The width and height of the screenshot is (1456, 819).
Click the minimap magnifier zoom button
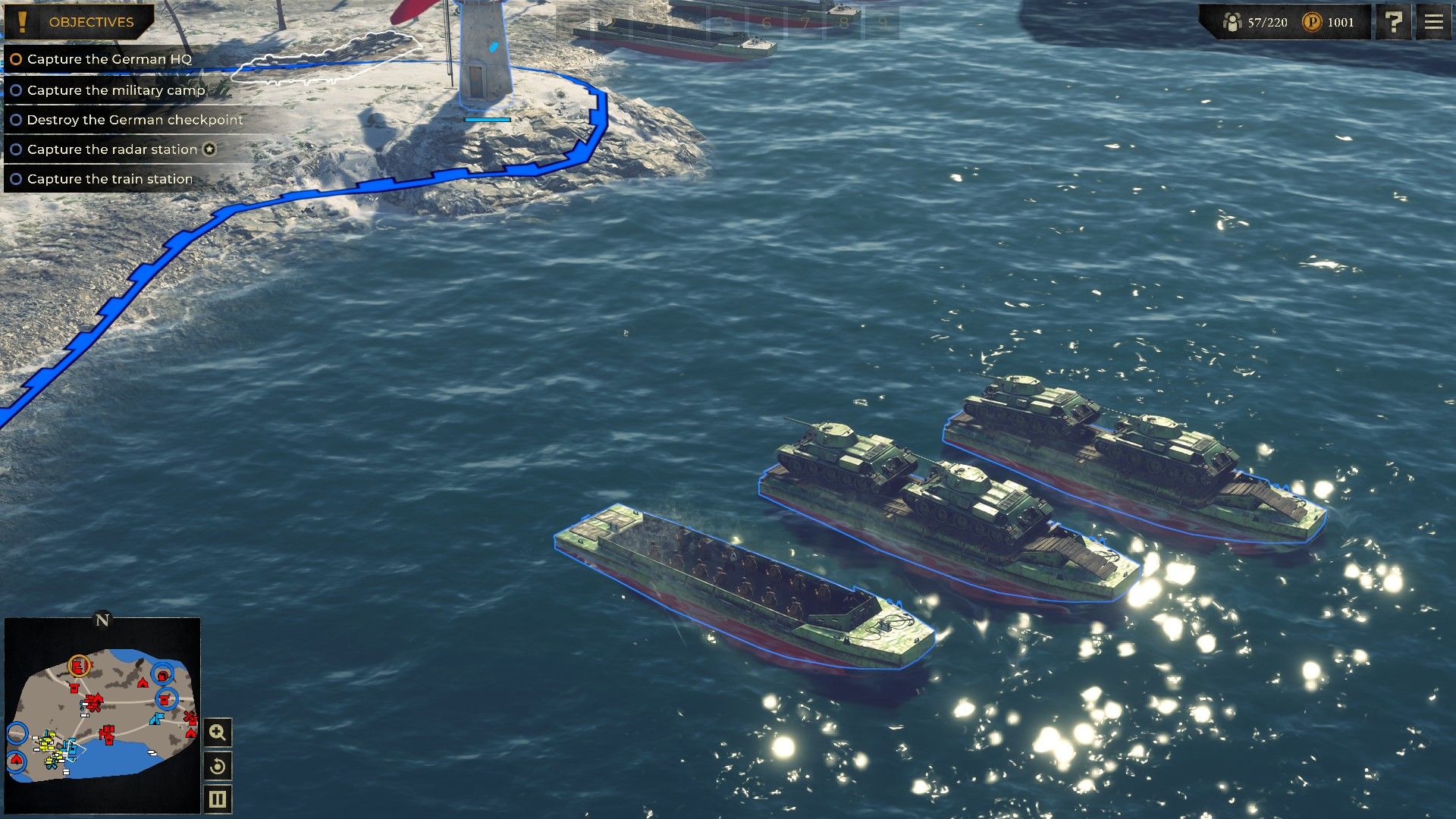(218, 733)
